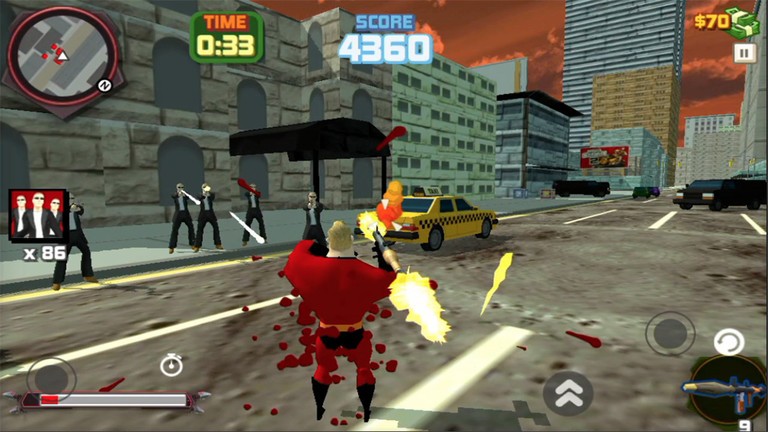Tap the circular arrow swap button
Screen dimensions: 768x432
(x=729, y=343)
